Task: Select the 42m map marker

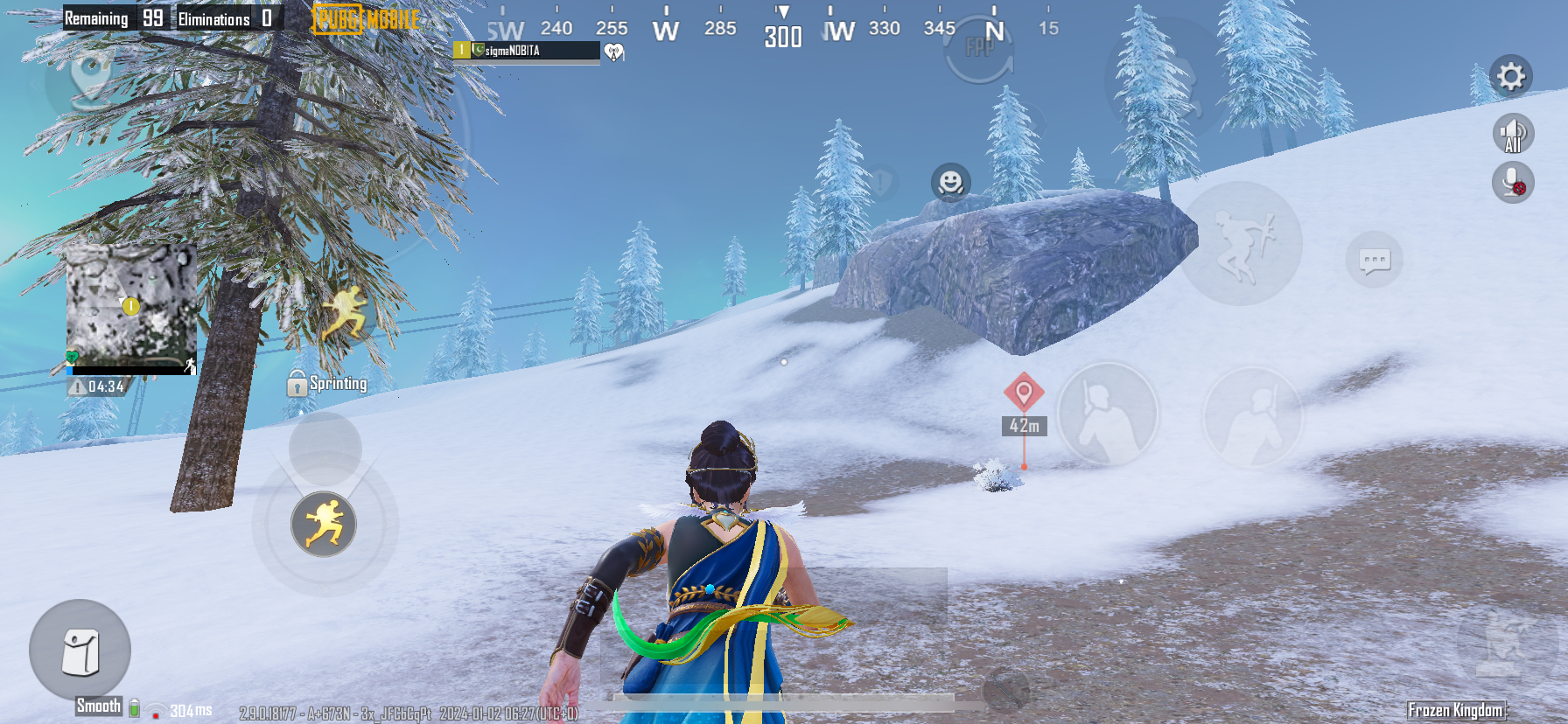Action: (1024, 392)
